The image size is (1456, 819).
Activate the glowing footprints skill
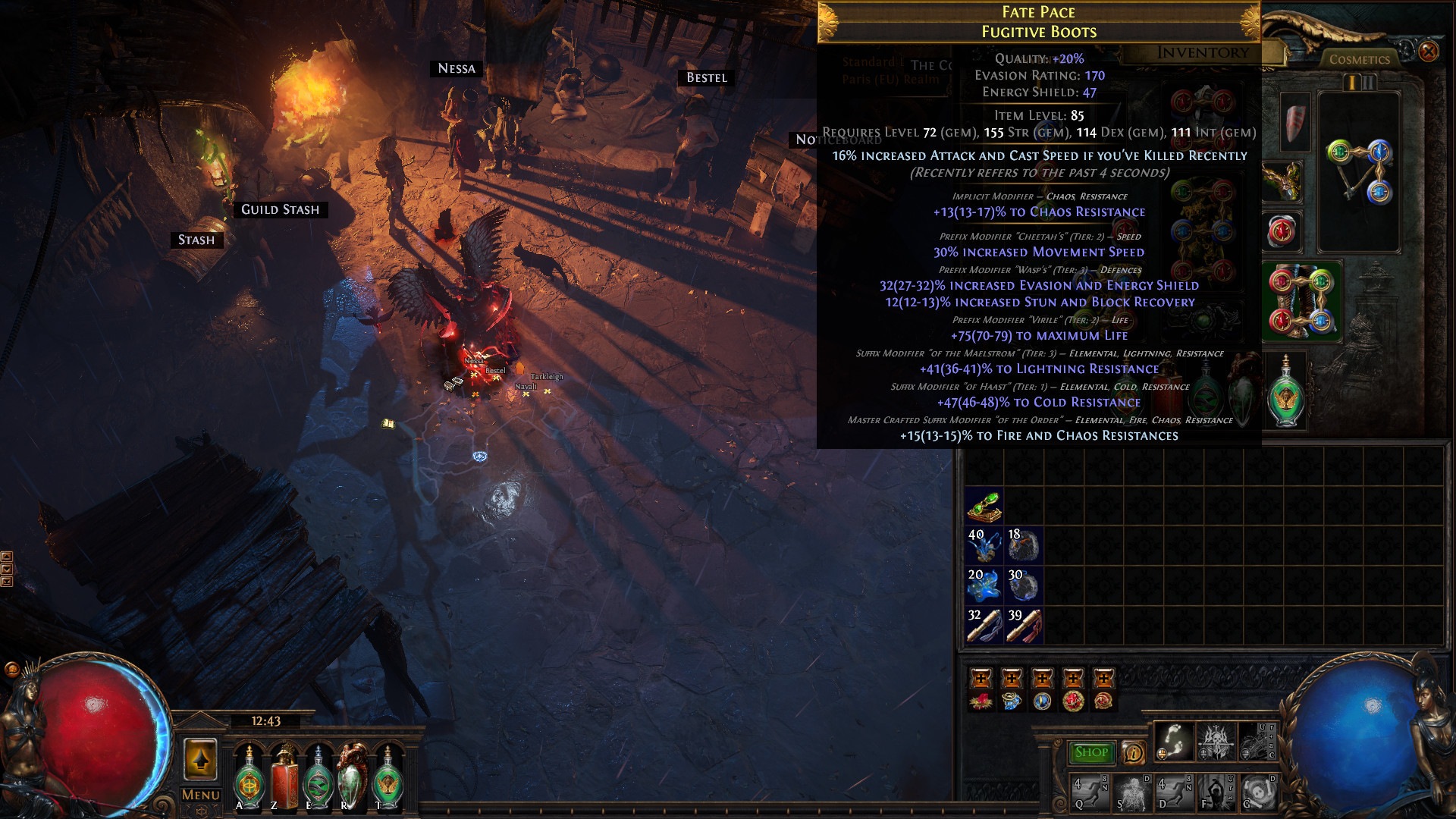pos(1174,741)
